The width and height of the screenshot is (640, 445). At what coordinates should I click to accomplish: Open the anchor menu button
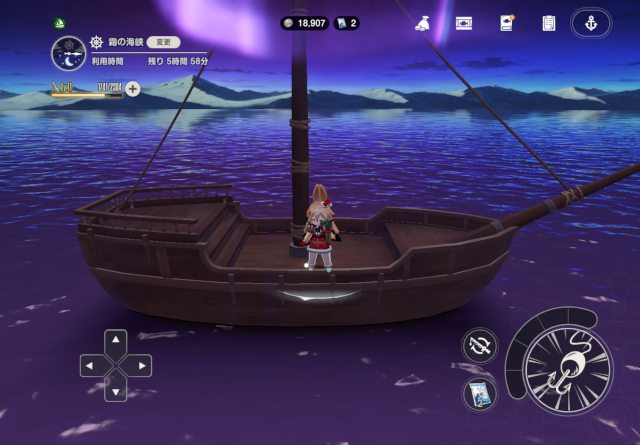590,23
